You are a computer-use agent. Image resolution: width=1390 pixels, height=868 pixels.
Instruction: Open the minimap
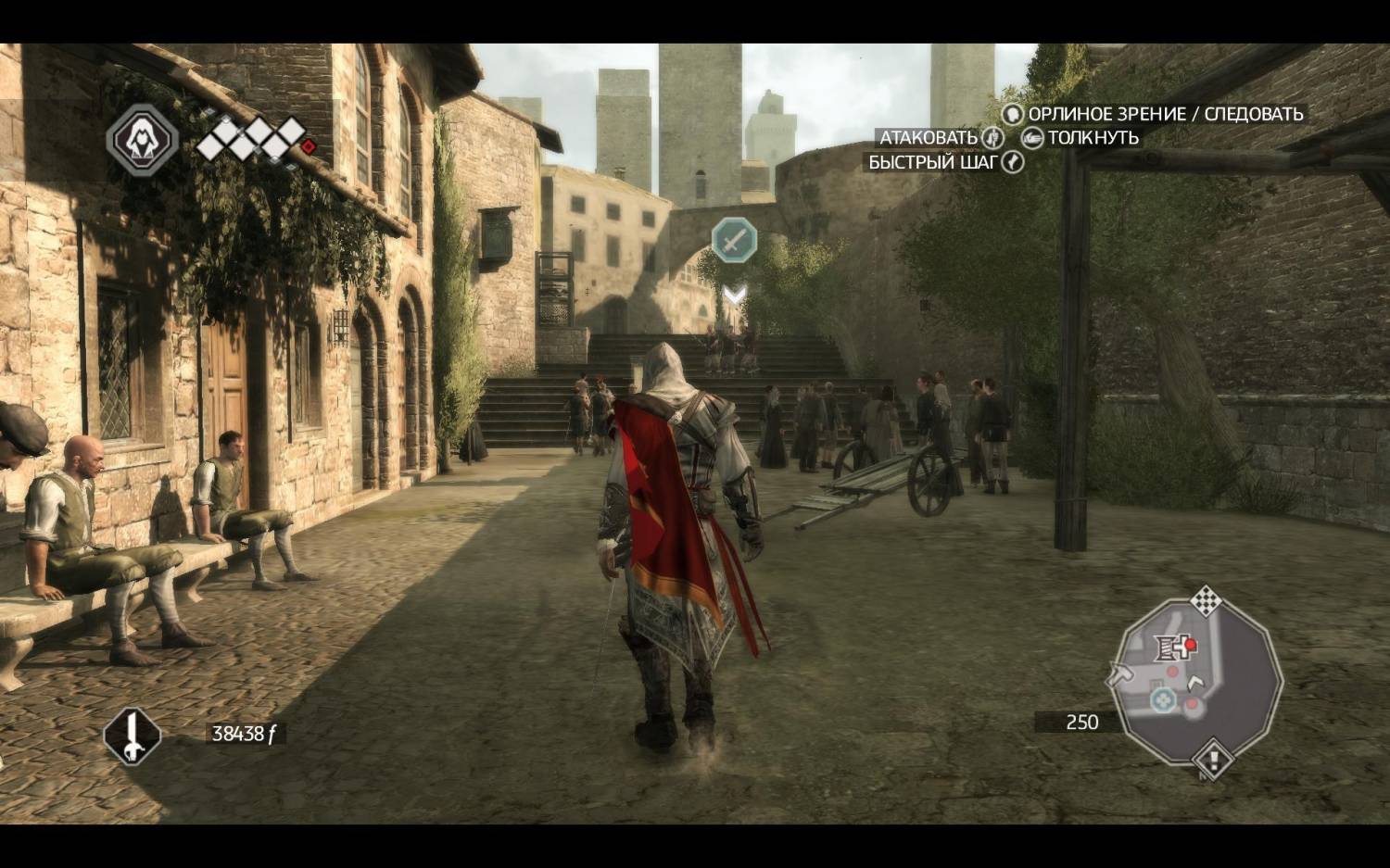pos(1199,681)
